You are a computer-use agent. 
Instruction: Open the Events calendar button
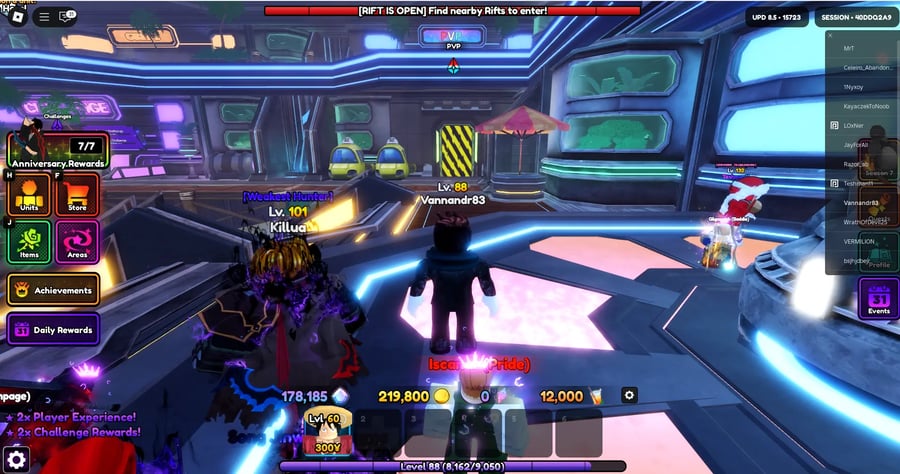click(878, 299)
